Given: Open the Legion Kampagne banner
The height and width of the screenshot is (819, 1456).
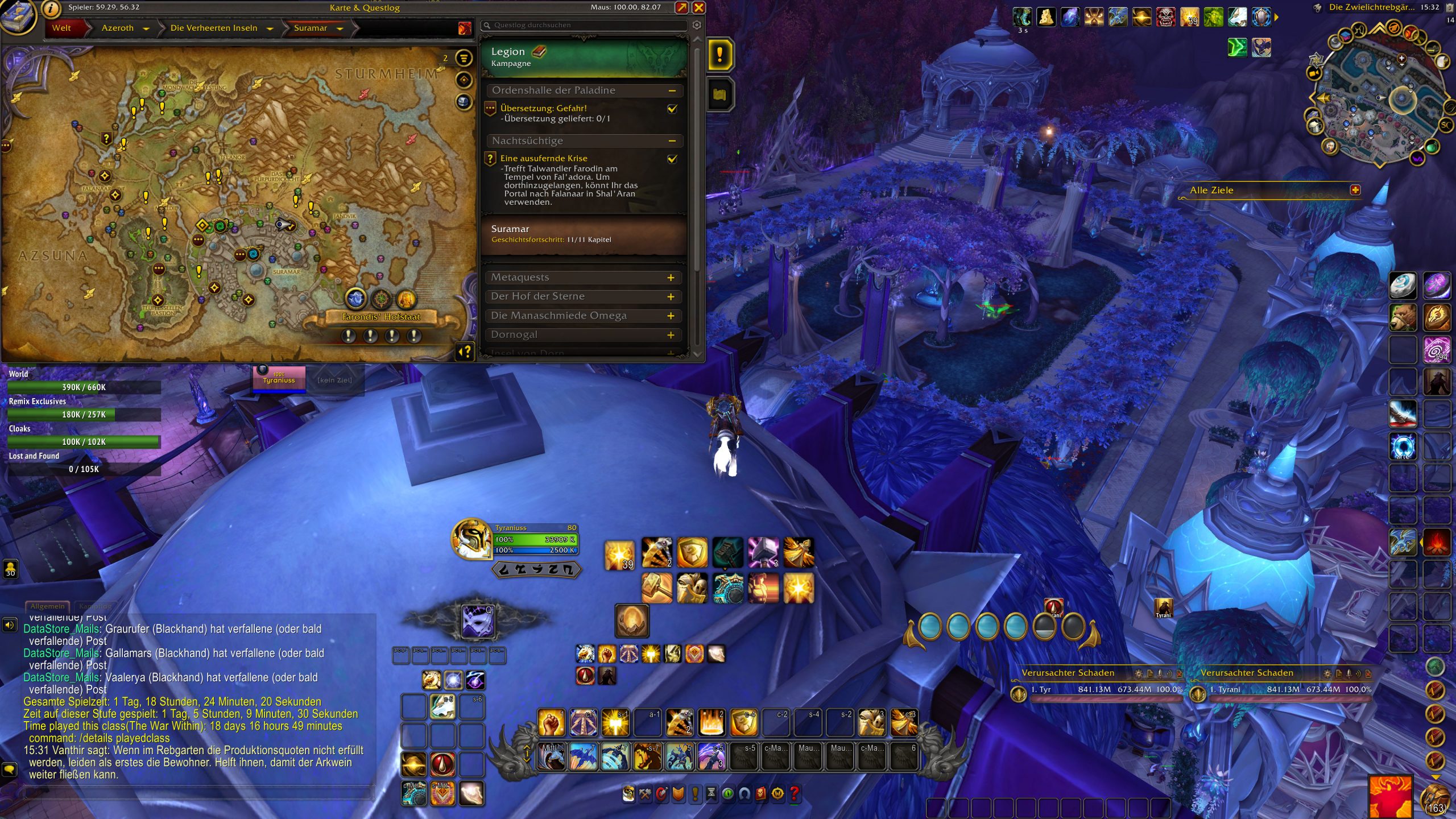Looking at the screenshot, I should pos(584,57).
